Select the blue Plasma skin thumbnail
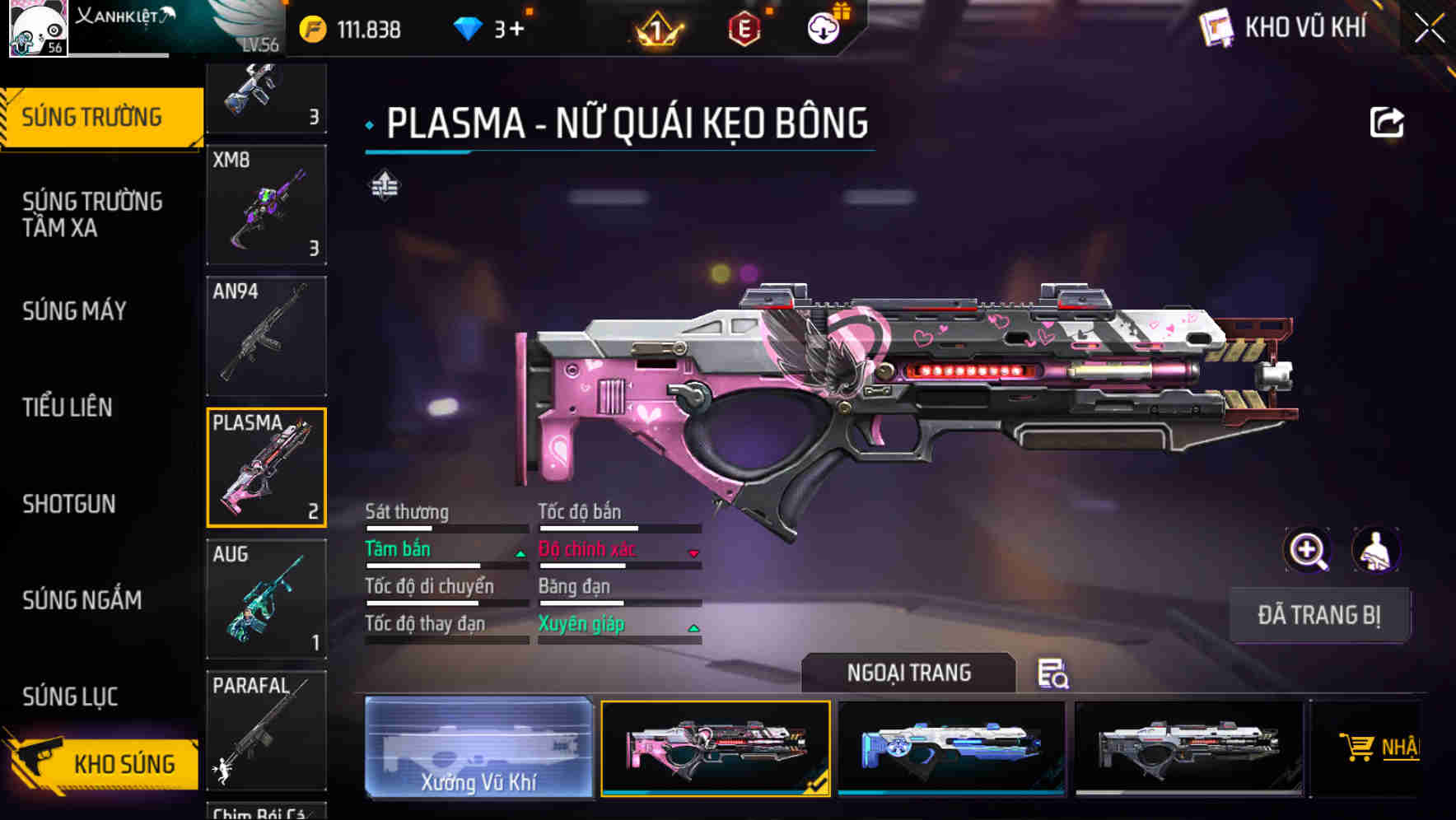This screenshot has width=1456, height=820. [951, 748]
